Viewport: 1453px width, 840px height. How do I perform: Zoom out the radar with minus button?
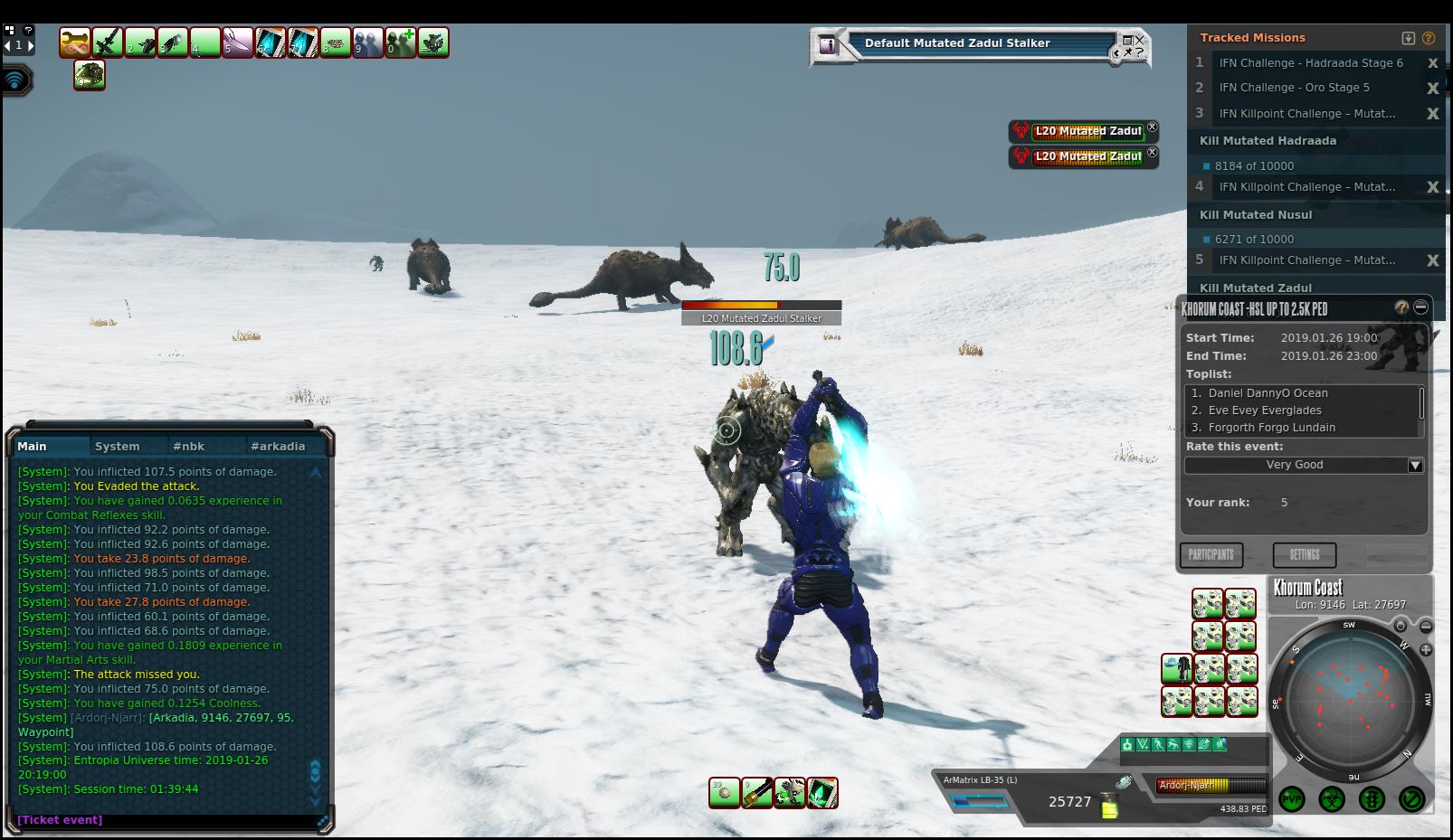click(1426, 627)
